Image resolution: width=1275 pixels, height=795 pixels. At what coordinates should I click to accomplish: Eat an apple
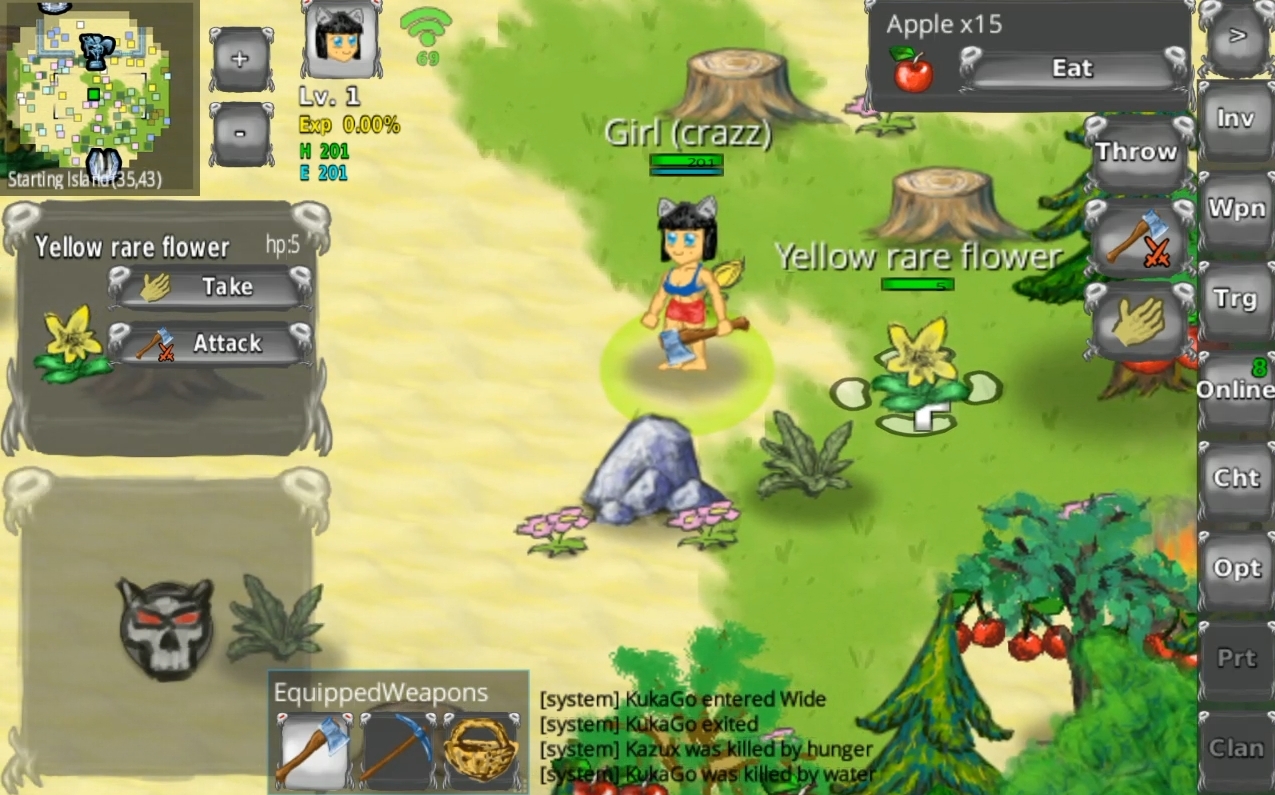[x=1071, y=69]
